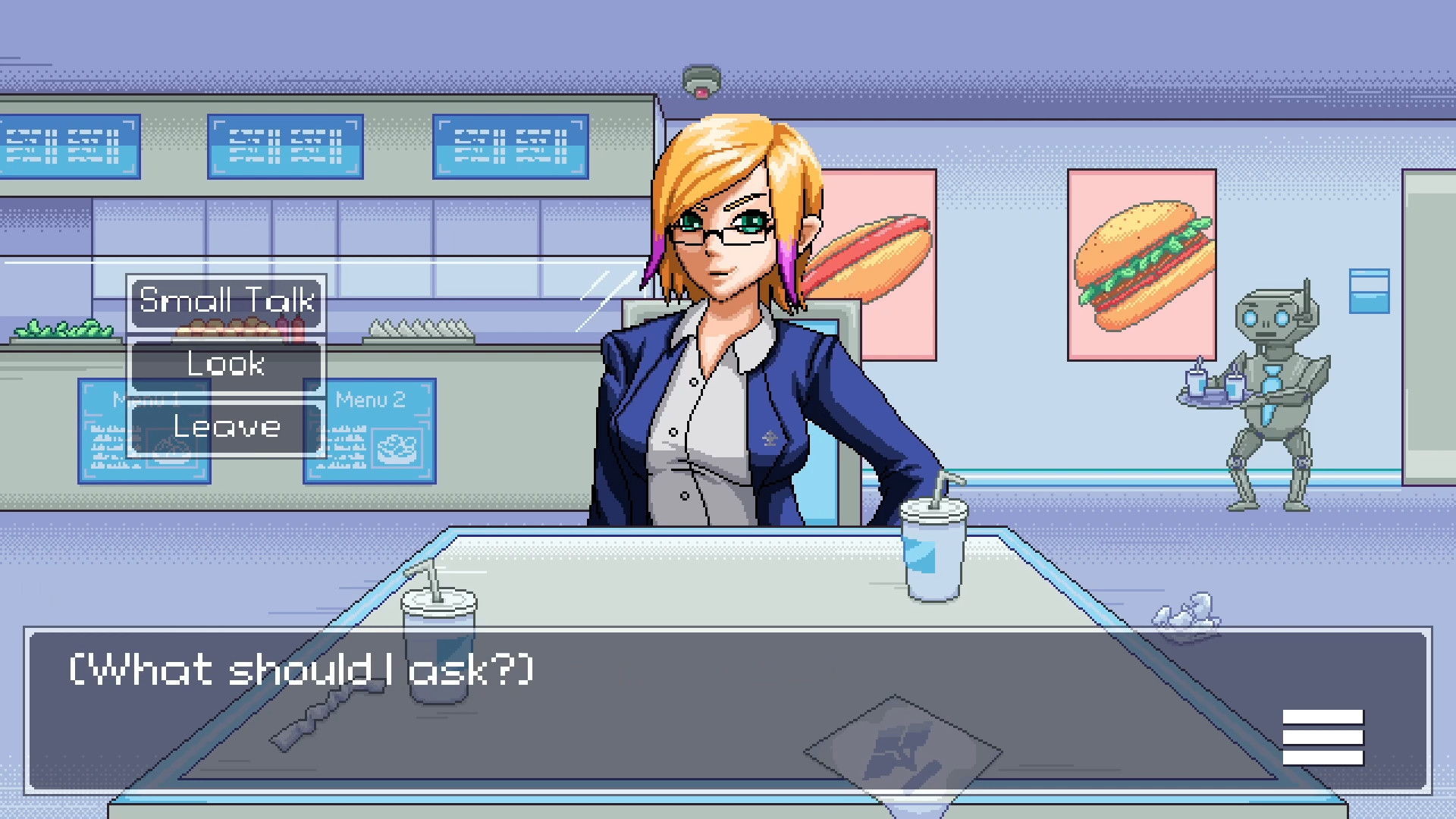Image resolution: width=1456 pixels, height=819 pixels.
Task: Select the Look option
Action: click(x=225, y=365)
